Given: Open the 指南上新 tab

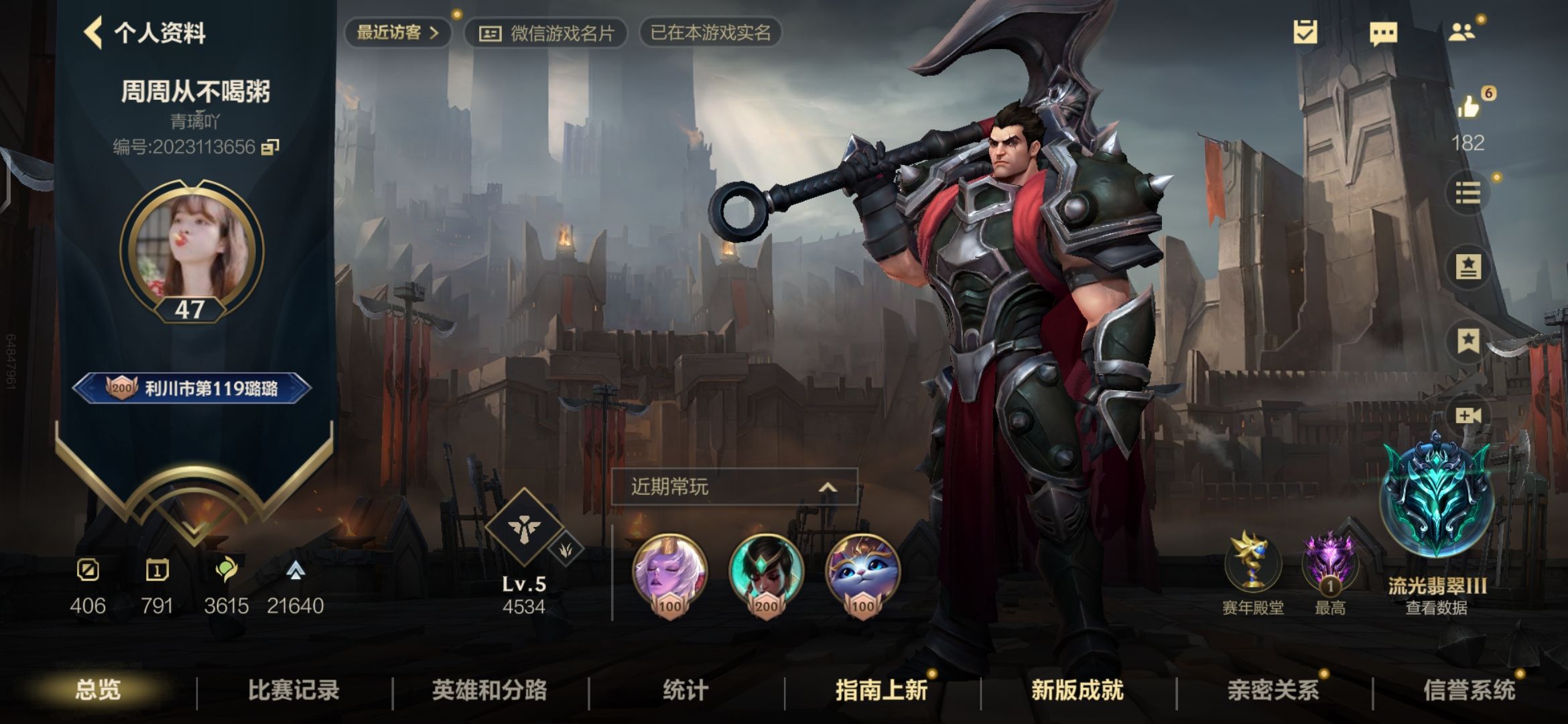Looking at the screenshot, I should 881,690.
